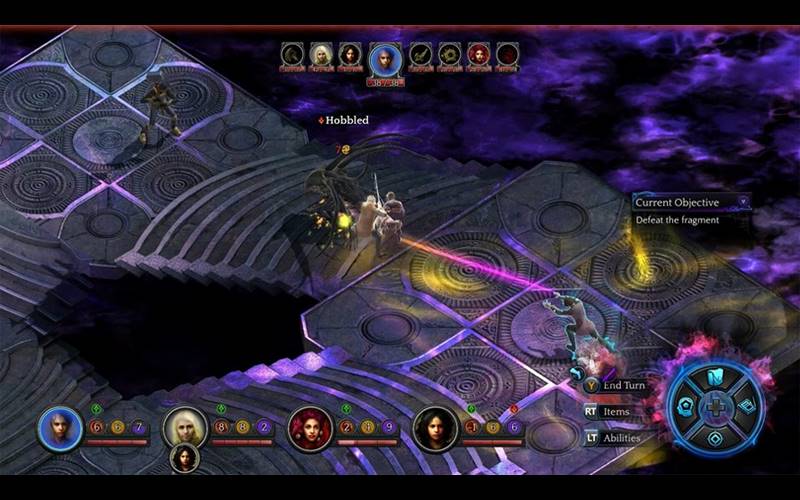Select the active blue-faced turn order portrait
800x500 pixels.
(x=385, y=59)
